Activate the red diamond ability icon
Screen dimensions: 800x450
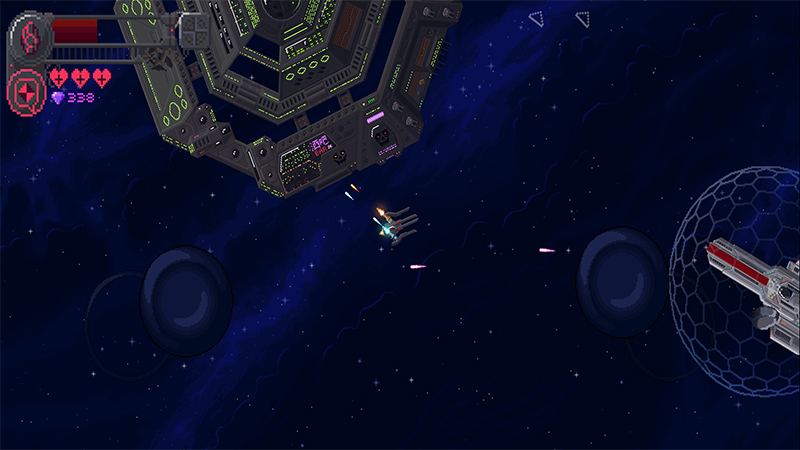(26, 91)
